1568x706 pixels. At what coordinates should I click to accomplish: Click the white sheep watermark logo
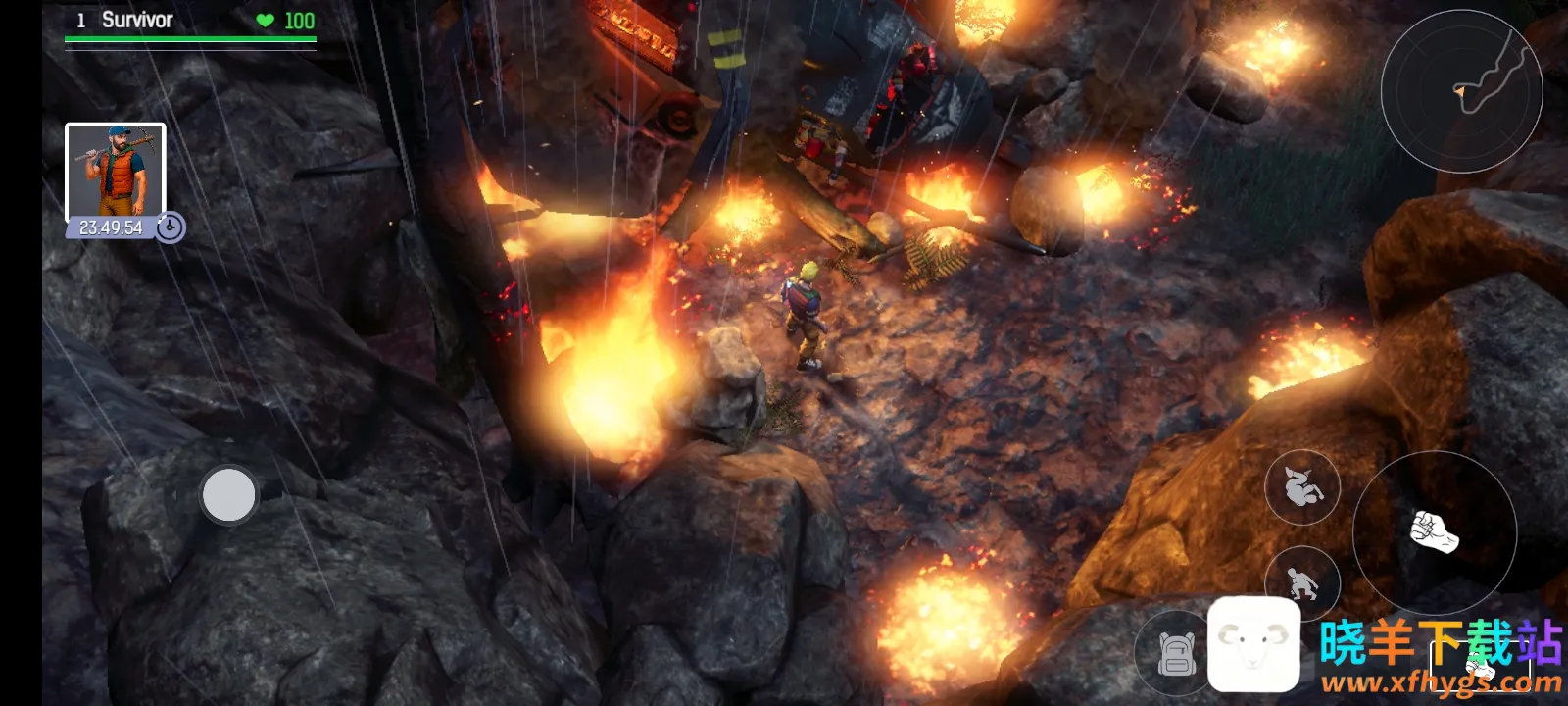coord(1253,644)
